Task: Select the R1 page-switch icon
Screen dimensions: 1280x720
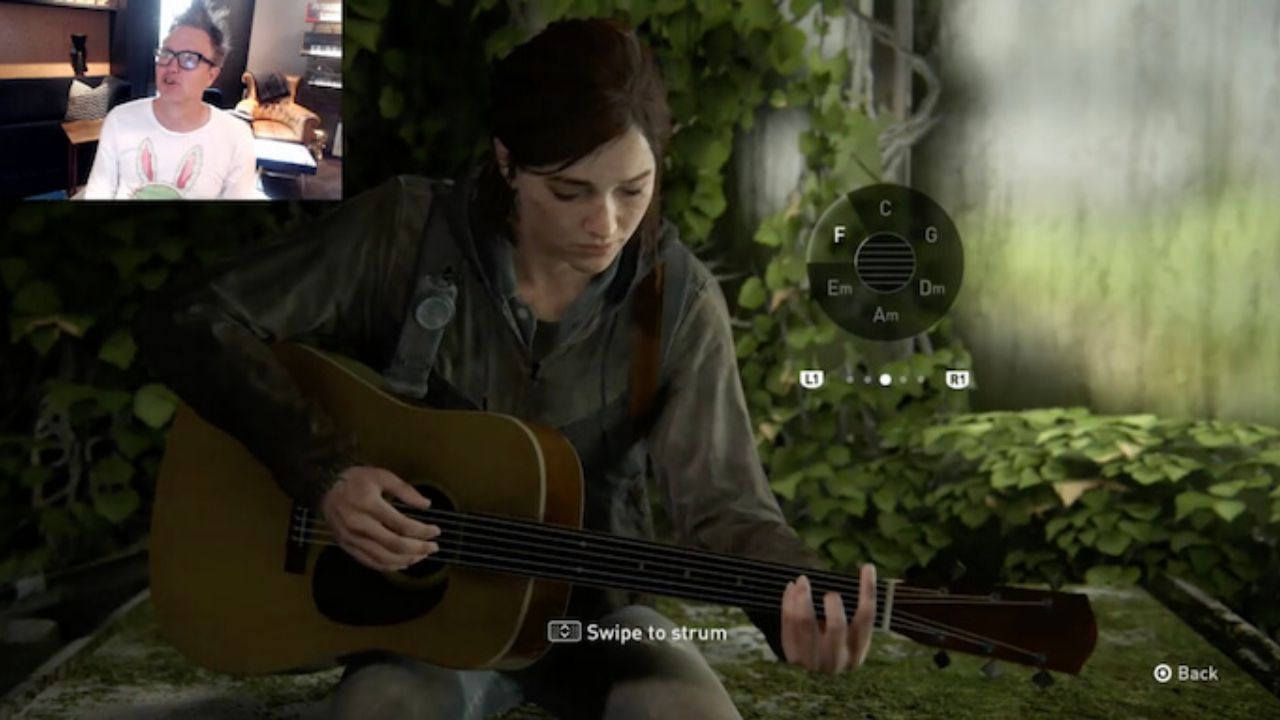Action: tap(955, 378)
